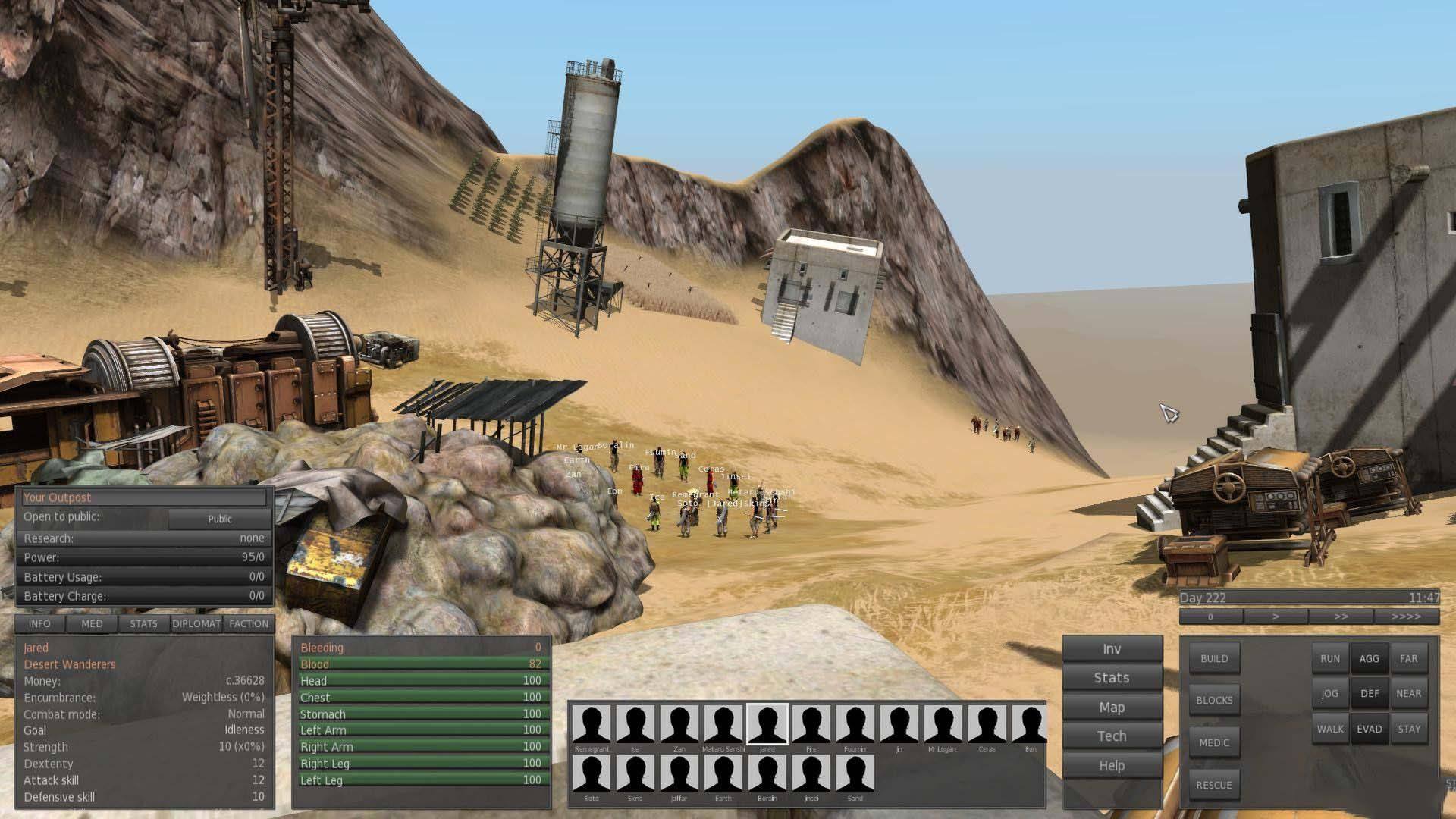Enable the RESCUE order
This screenshot has width=1456, height=819.
tap(1213, 785)
